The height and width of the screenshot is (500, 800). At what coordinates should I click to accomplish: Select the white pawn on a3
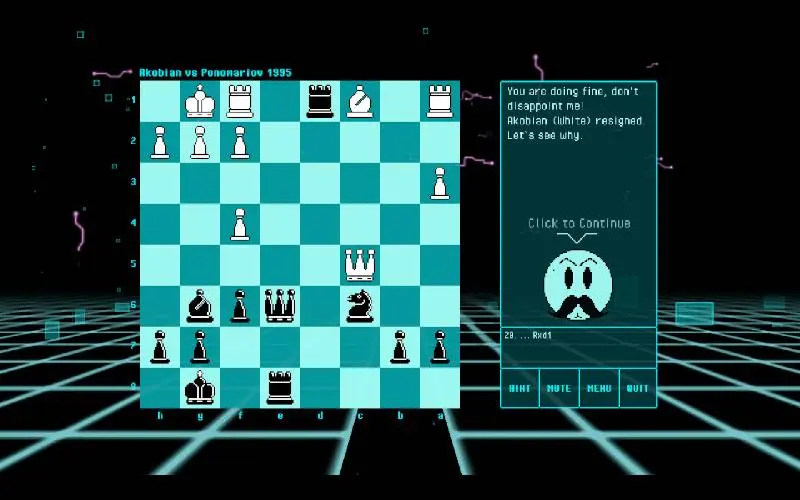(x=440, y=183)
